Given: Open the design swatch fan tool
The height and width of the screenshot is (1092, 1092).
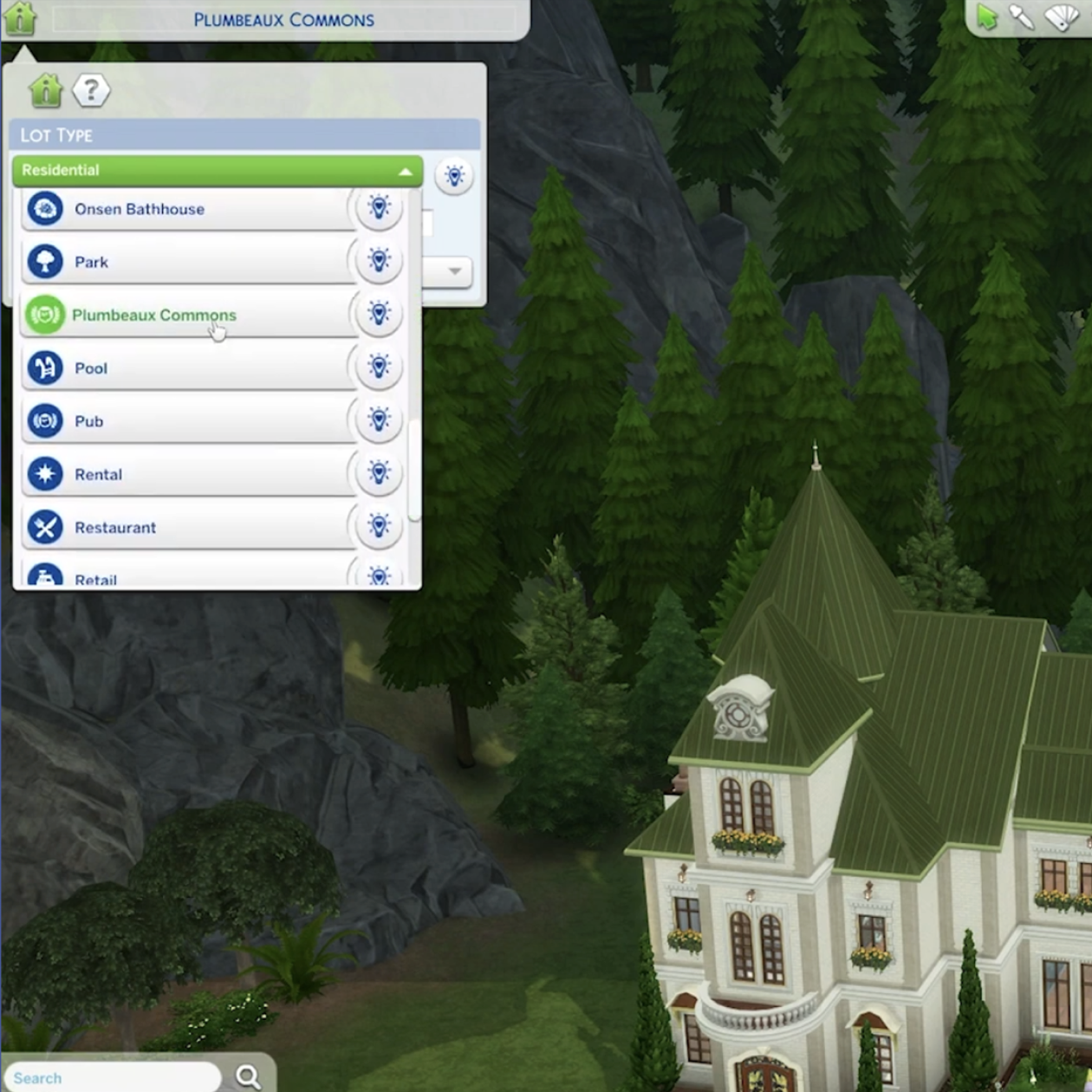Looking at the screenshot, I should (1062, 16).
